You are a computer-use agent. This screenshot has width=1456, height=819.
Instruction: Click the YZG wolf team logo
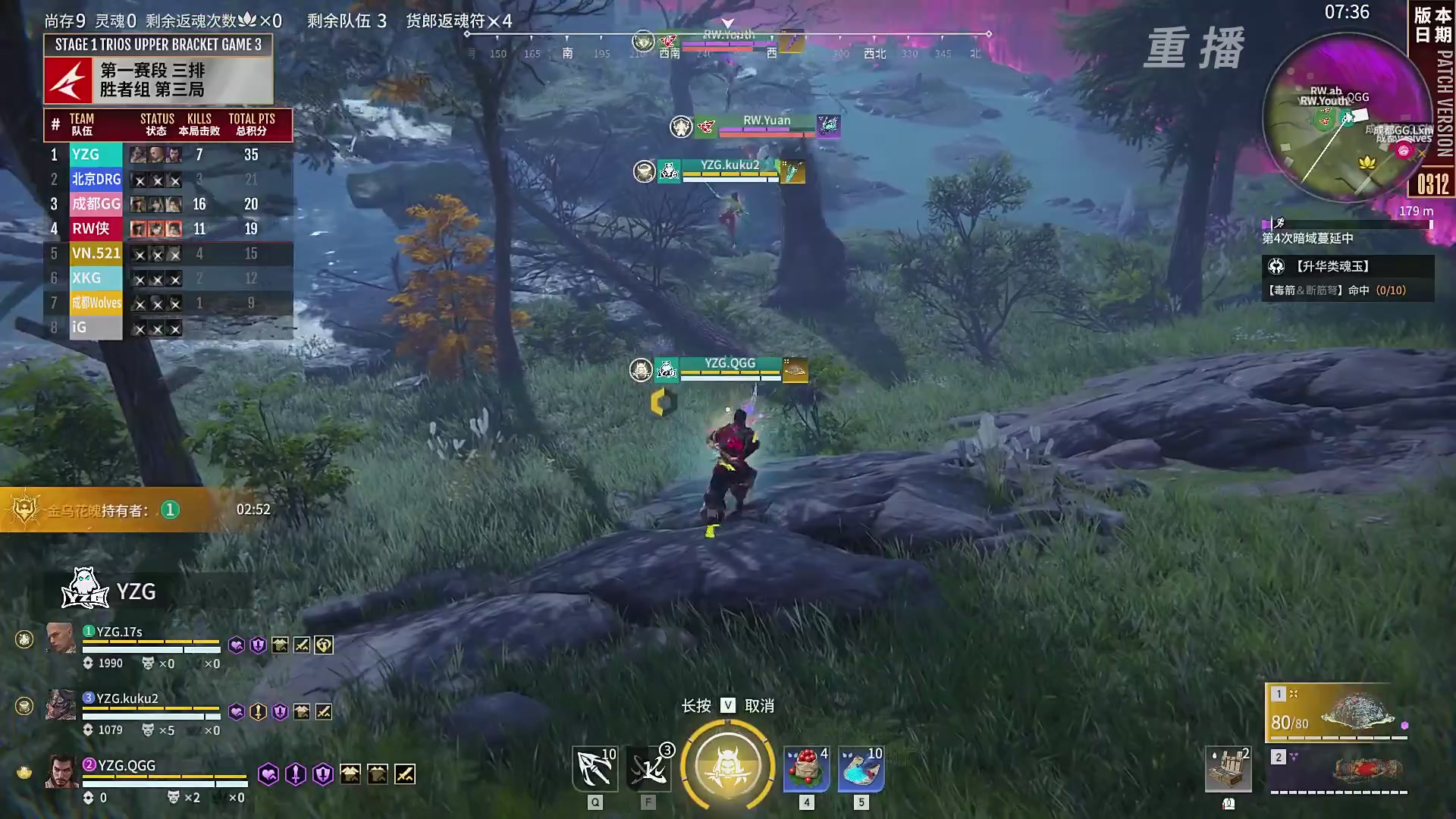pyautogui.click(x=85, y=590)
